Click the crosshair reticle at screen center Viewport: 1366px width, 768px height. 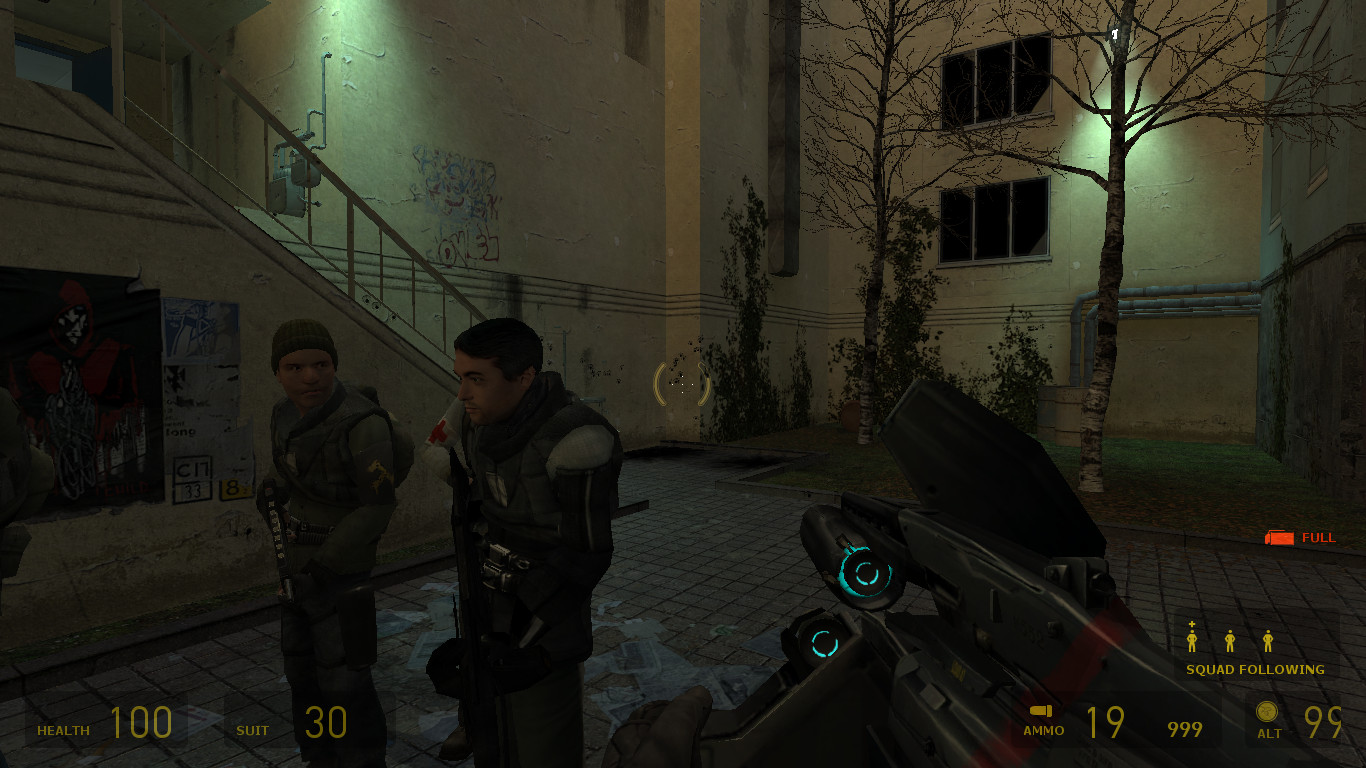[681, 384]
